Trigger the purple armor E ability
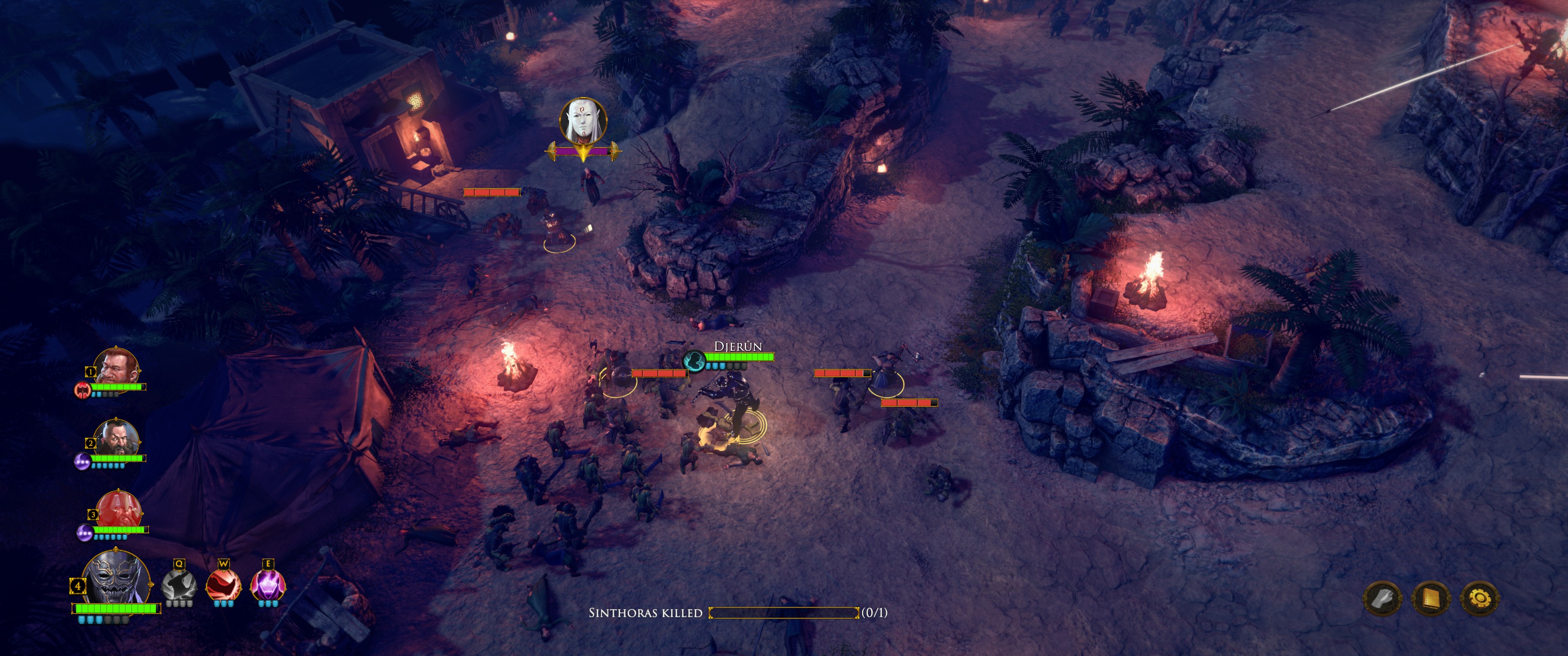Viewport: 1568px width, 656px height. point(267,585)
